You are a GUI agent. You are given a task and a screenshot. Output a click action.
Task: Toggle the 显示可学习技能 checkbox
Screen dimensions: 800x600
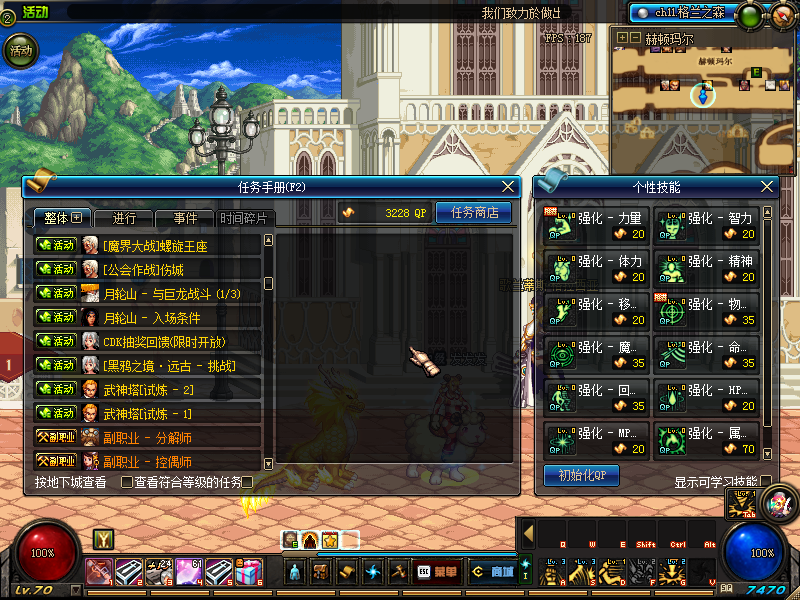tap(766, 482)
